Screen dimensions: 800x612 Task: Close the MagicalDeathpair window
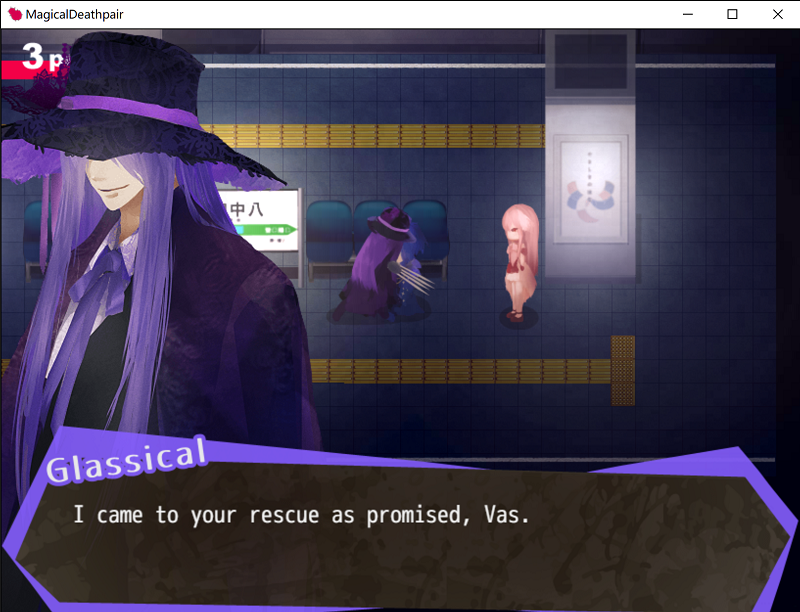[x=777, y=14]
